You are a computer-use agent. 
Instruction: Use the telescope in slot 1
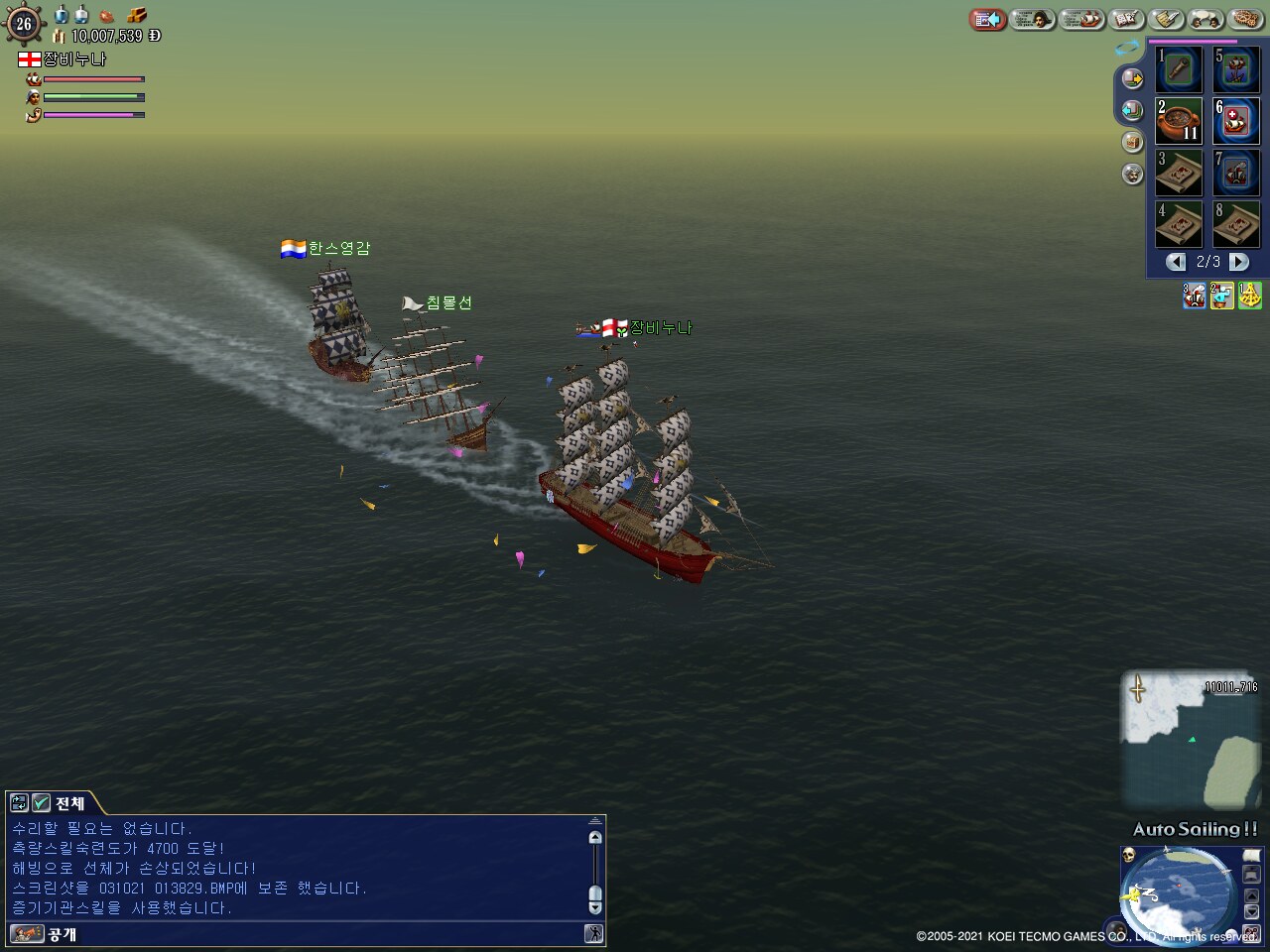1180,69
